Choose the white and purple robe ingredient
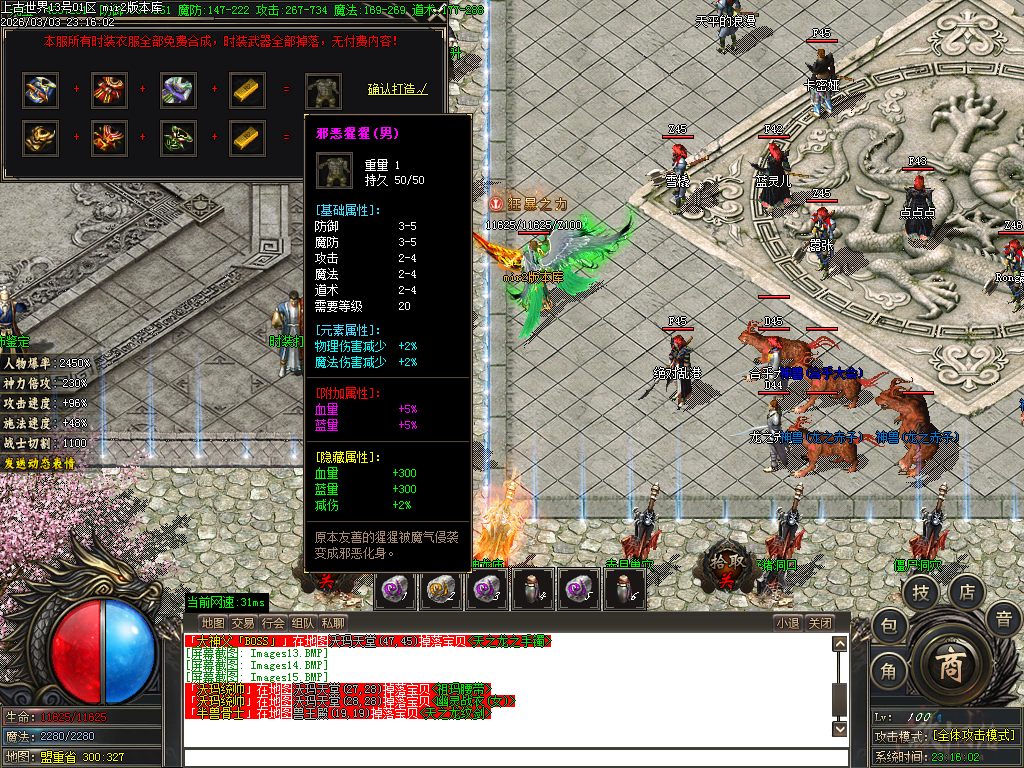The height and width of the screenshot is (768, 1024). 178,90
